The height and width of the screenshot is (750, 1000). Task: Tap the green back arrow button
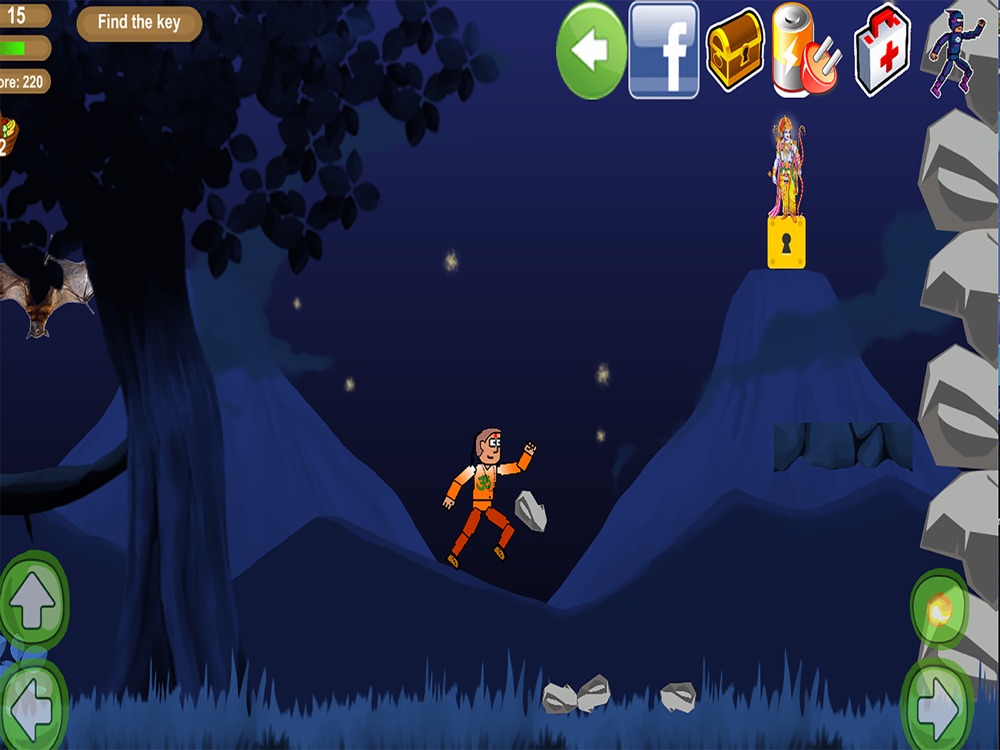(x=591, y=50)
